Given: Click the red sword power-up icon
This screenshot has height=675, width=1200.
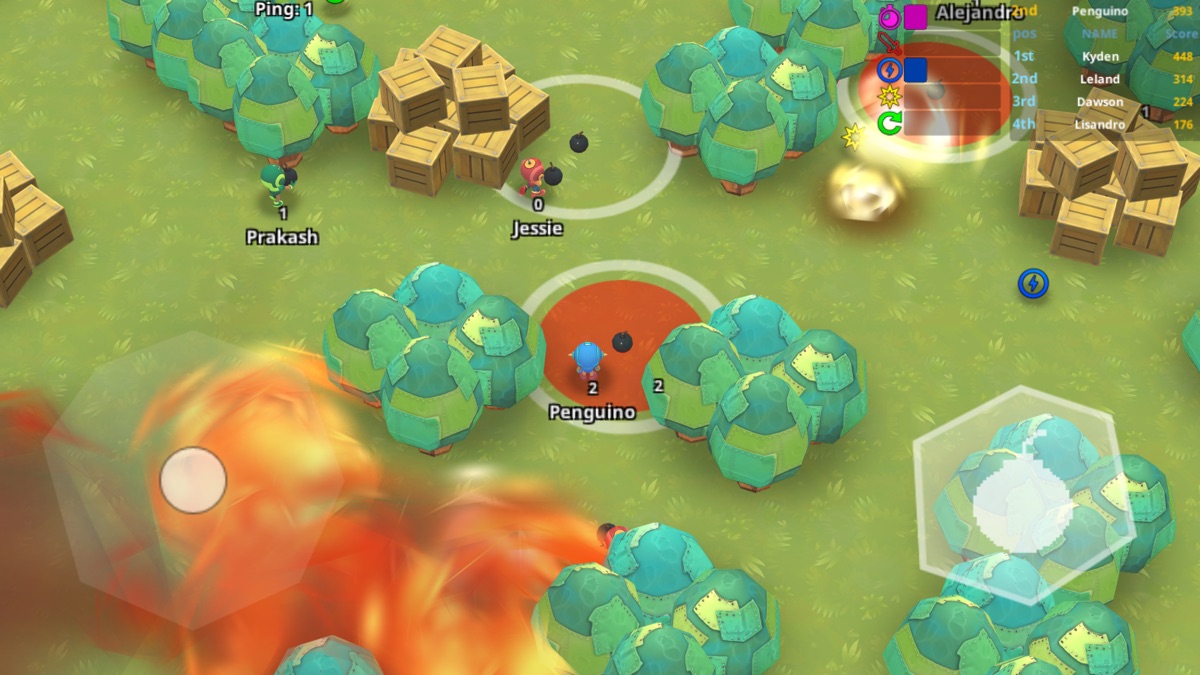Looking at the screenshot, I should click(x=889, y=44).
